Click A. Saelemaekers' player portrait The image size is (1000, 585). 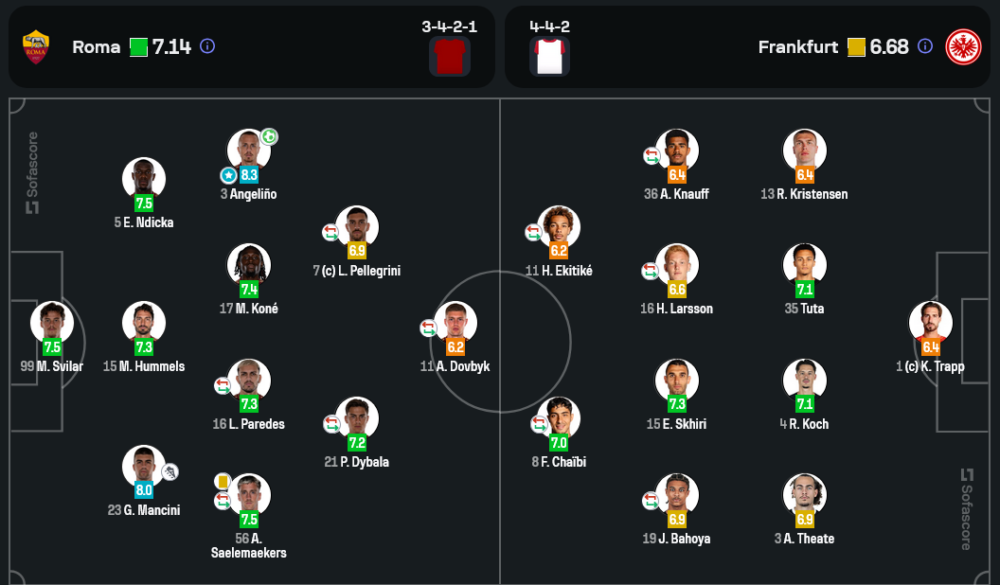[x=249, y=494]
